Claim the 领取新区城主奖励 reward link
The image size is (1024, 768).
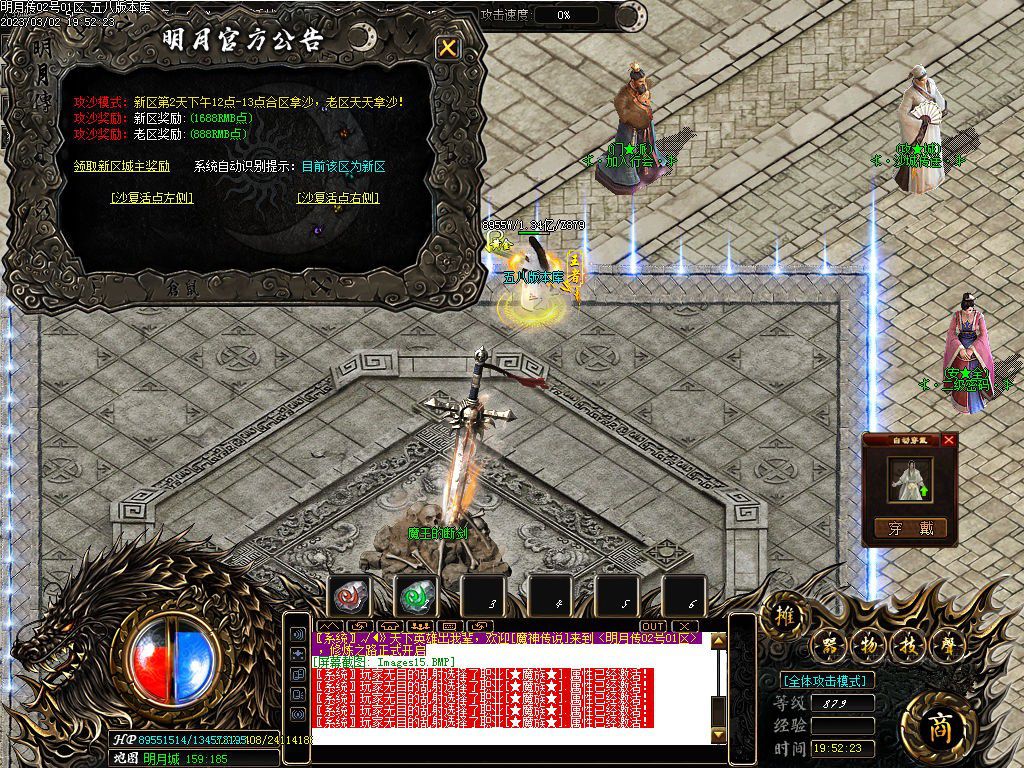pyautogui.click(x=122, y=166)
